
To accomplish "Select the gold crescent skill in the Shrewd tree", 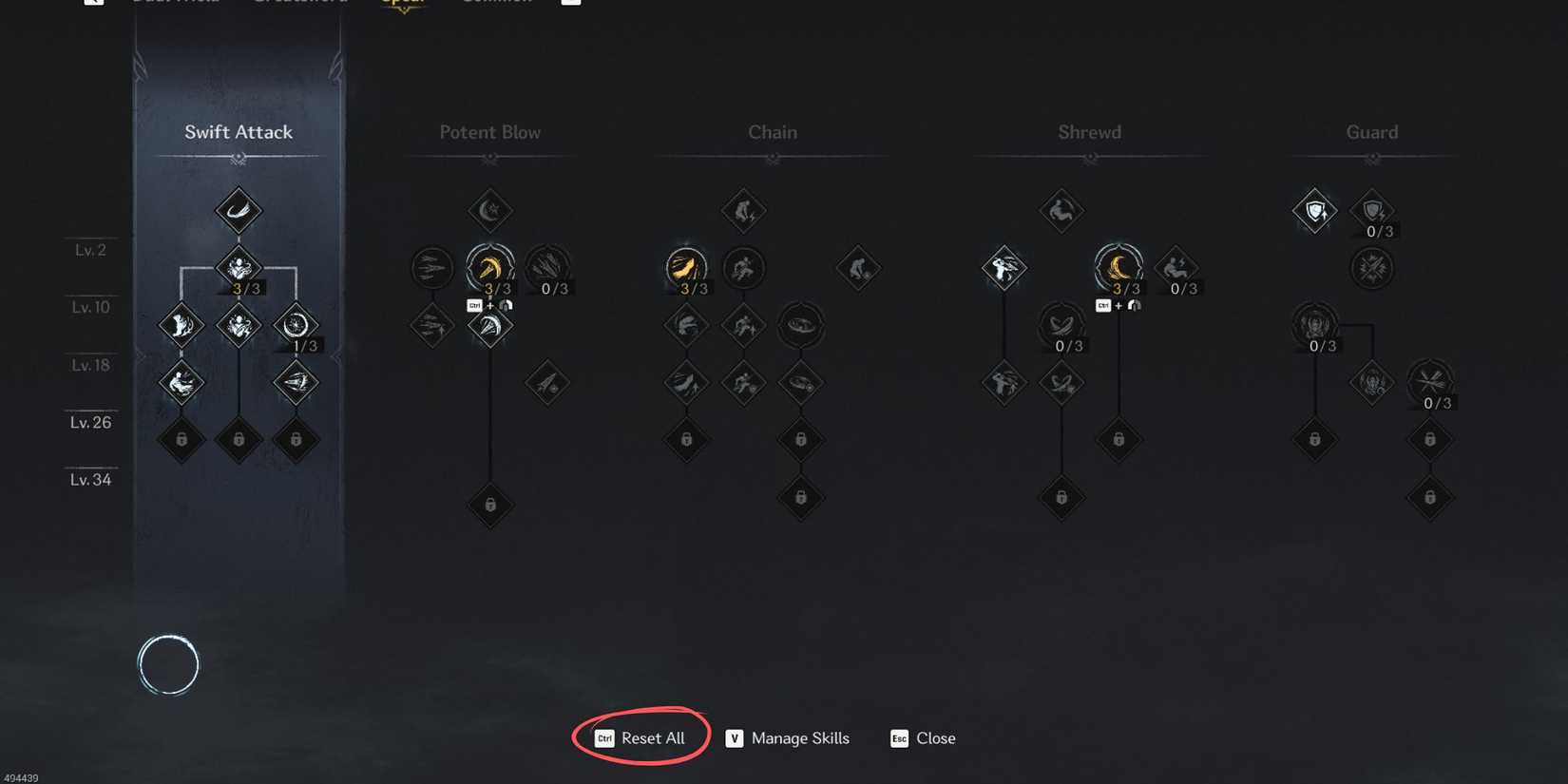I will [x=1119, y=267].
